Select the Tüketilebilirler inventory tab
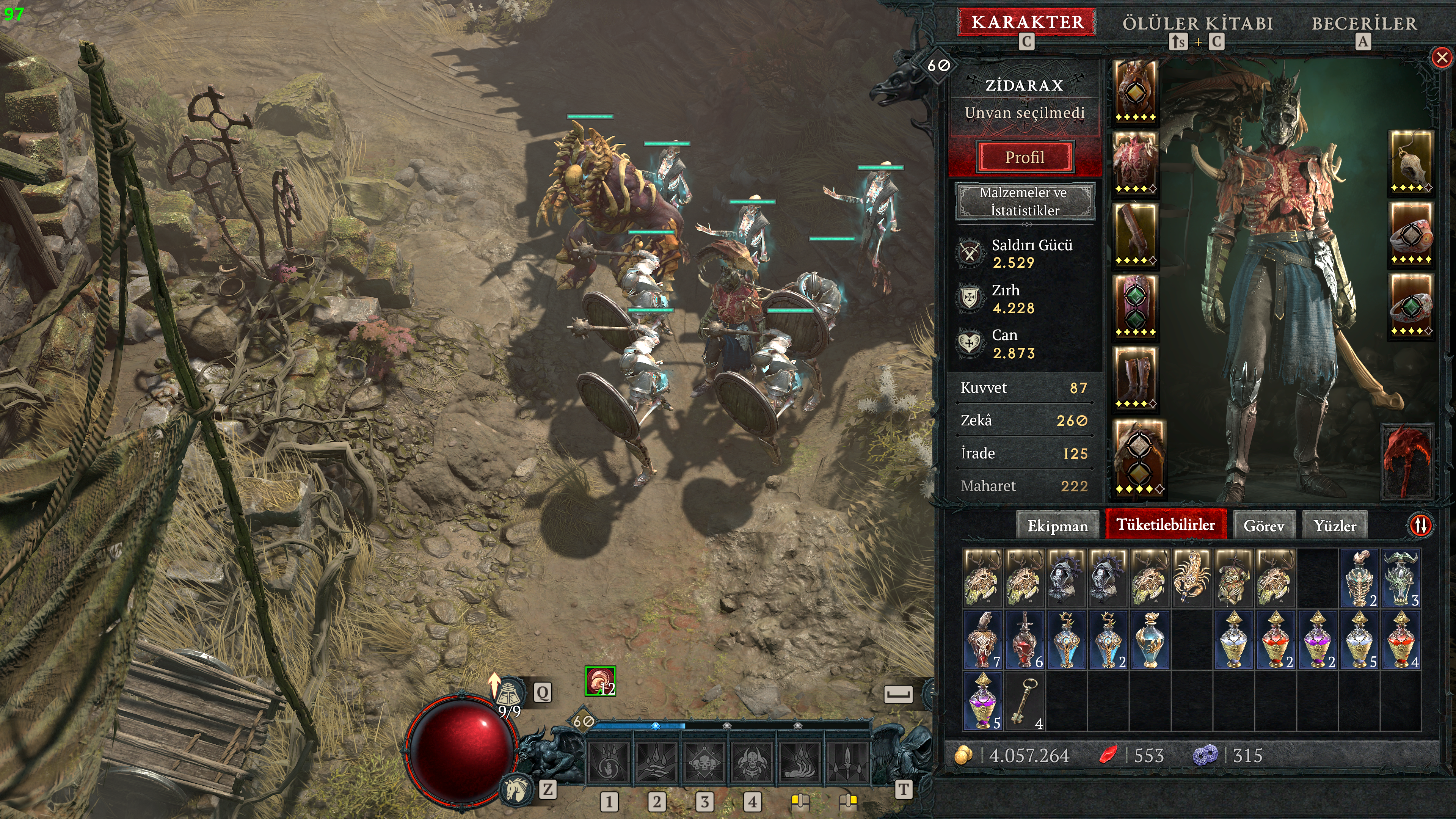Screen dimensions: 1456x819 (x=1166, y=524)
